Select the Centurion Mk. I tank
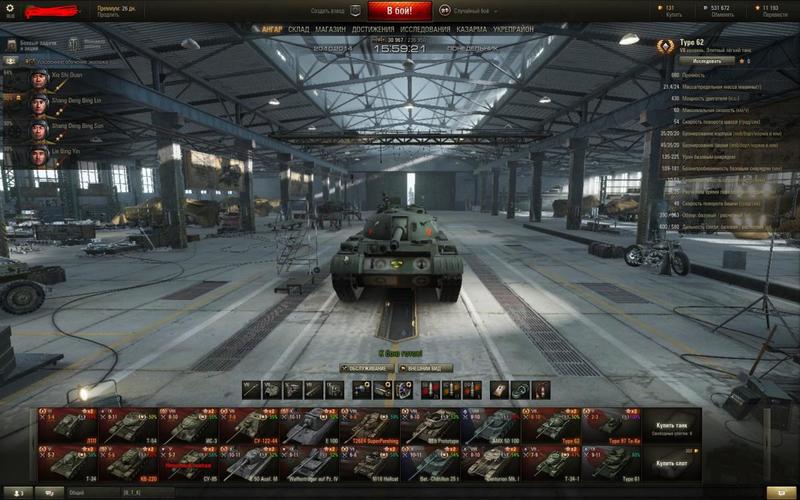This screenshot has width=800, height=500. point(490,464)
